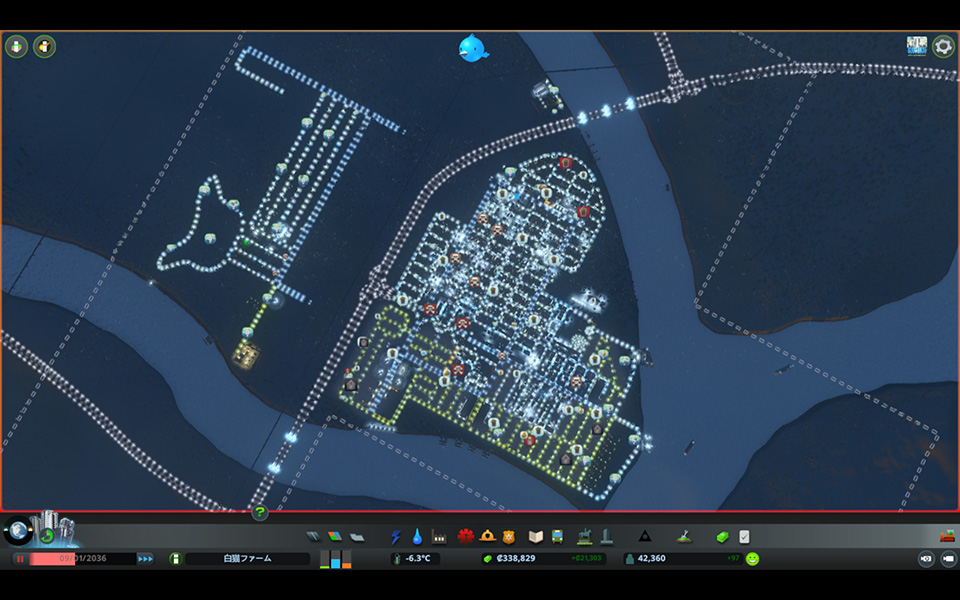Open the healthcare red cross menu
The width and height of the screenshot is (960, 600).
466,537
